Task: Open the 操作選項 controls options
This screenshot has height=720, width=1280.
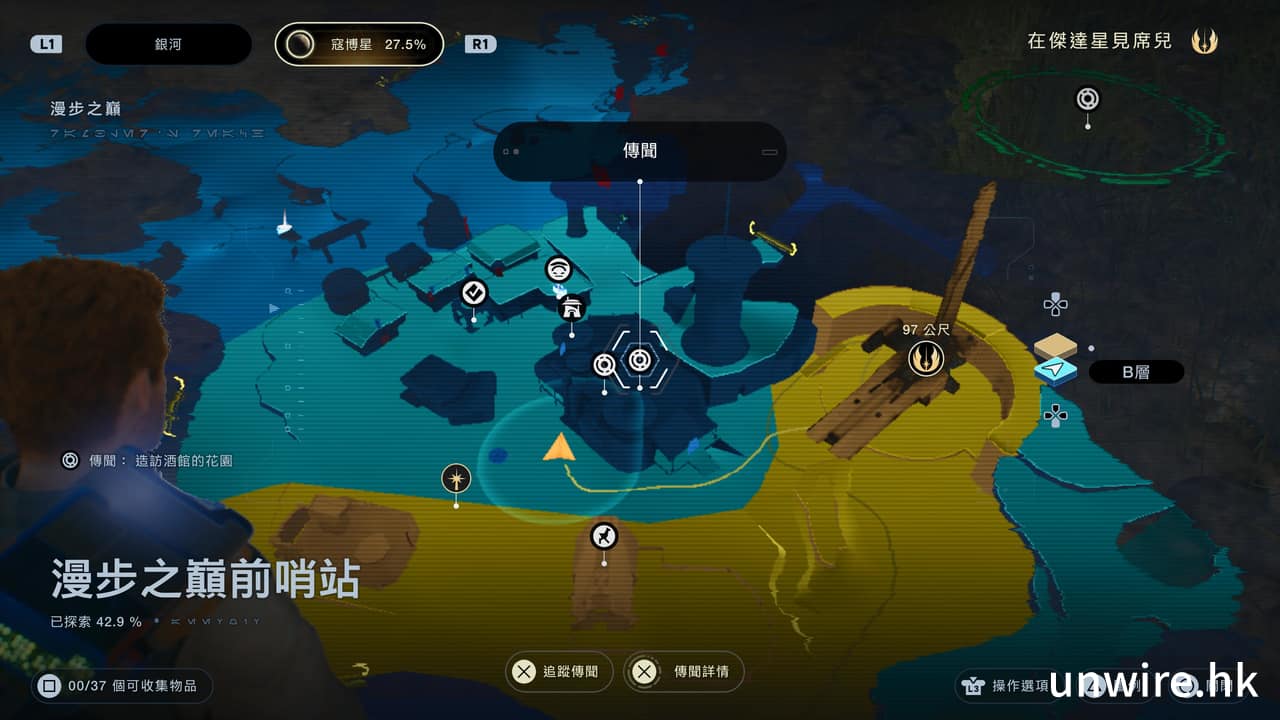Action: point(1005,685)
